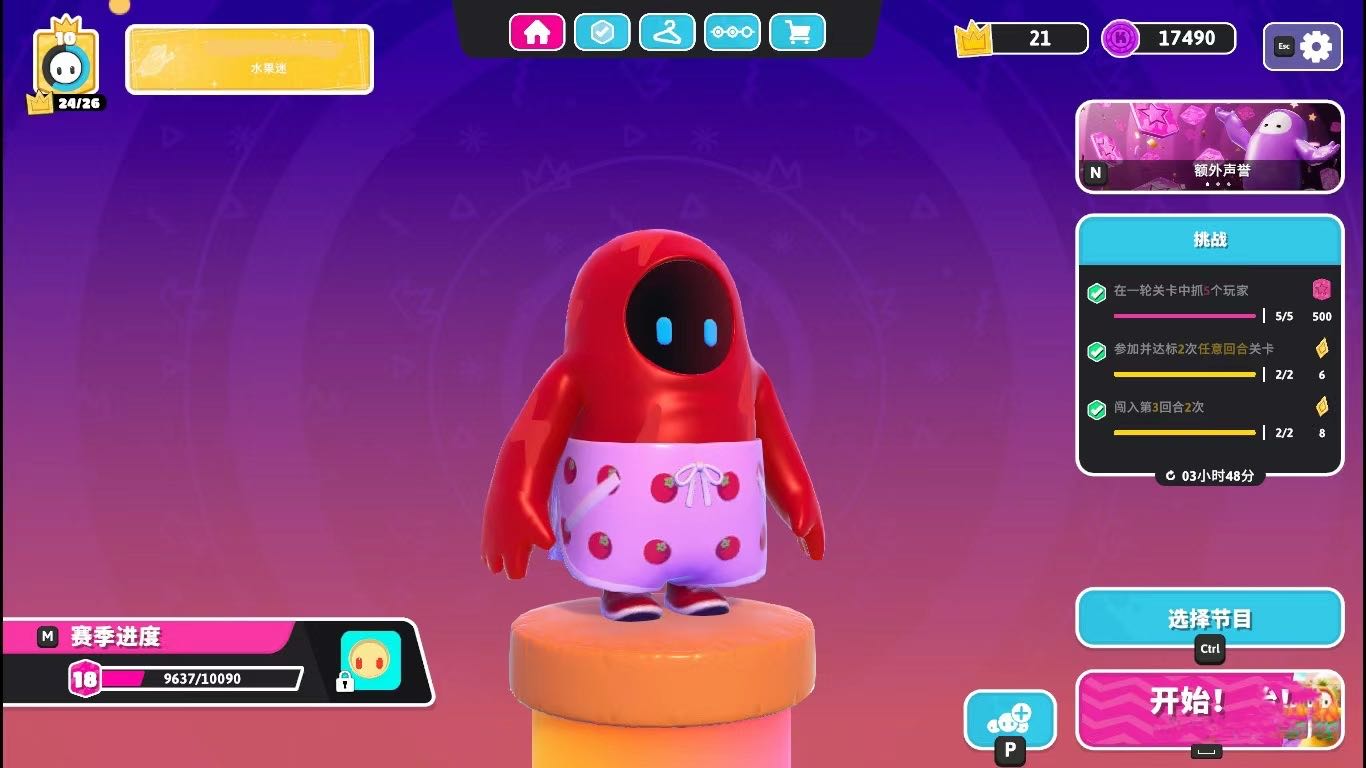This screenshot has width=1366, height=768.
Task: Open the party invite button
Action: (x=1009, y=719)
